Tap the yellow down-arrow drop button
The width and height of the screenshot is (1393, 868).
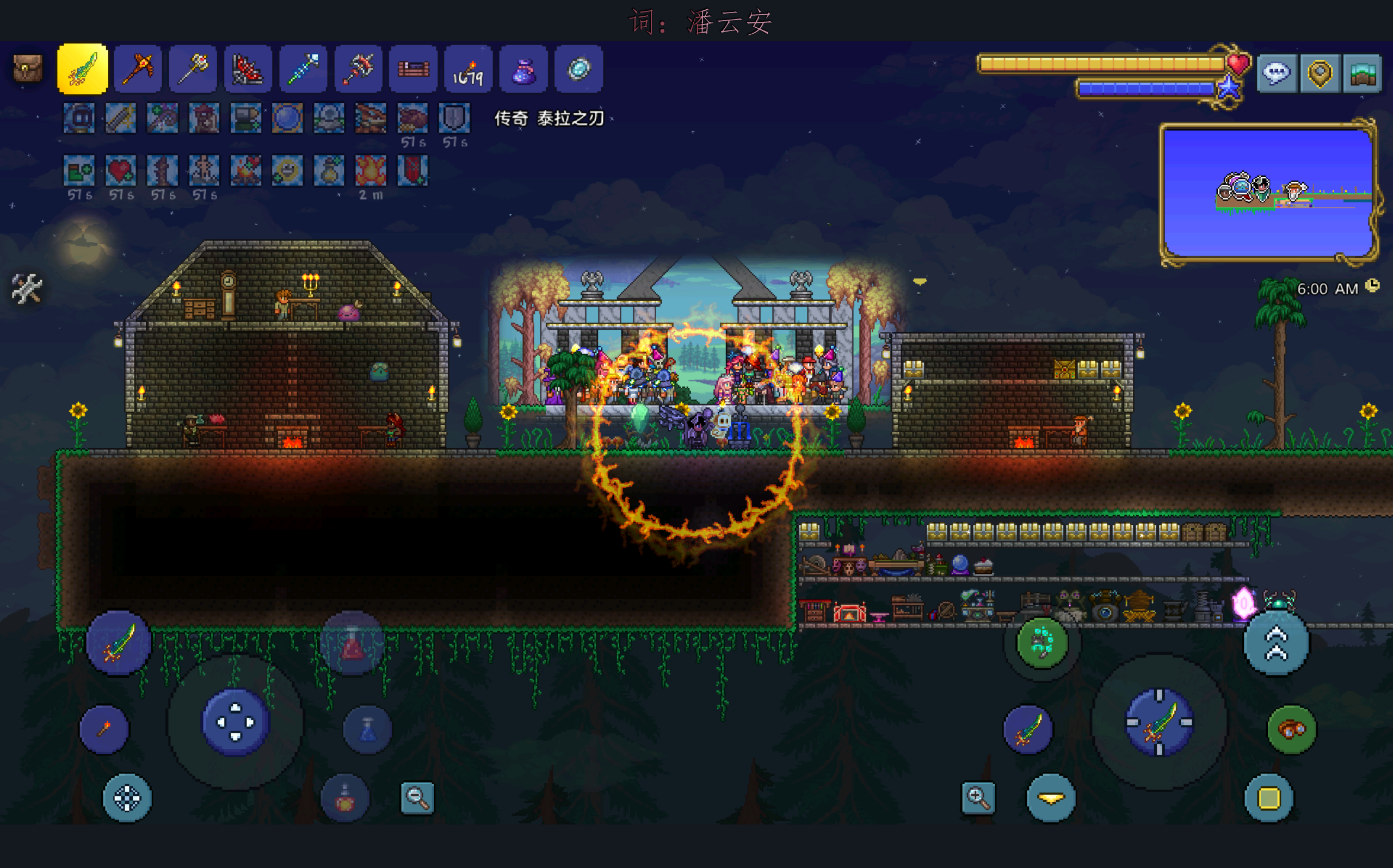coord(1051,798)
